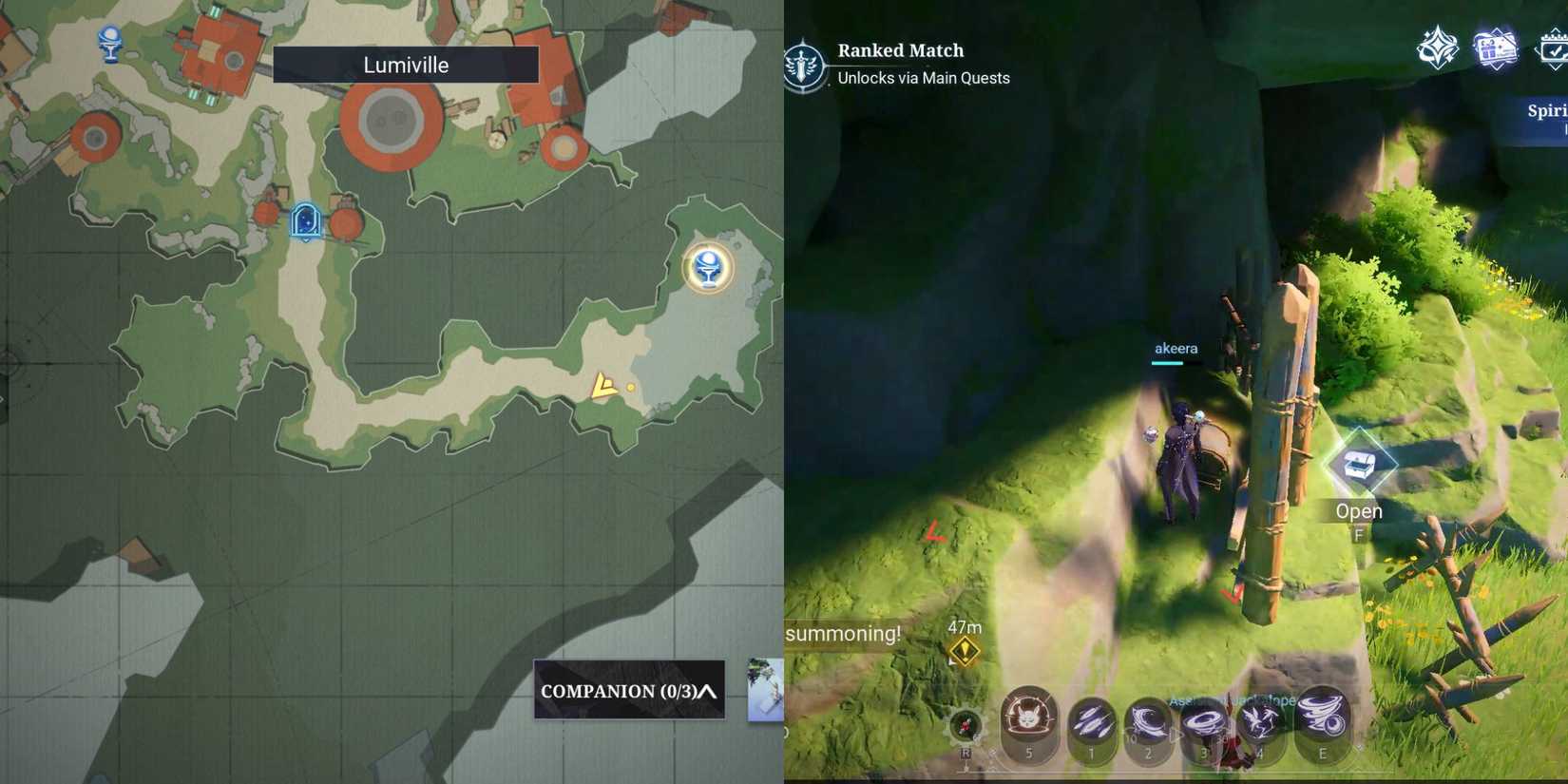This screenshot has width=1568, height=784.
Task: Select the weapon swap icon bound to R
Action: point(967,725)
